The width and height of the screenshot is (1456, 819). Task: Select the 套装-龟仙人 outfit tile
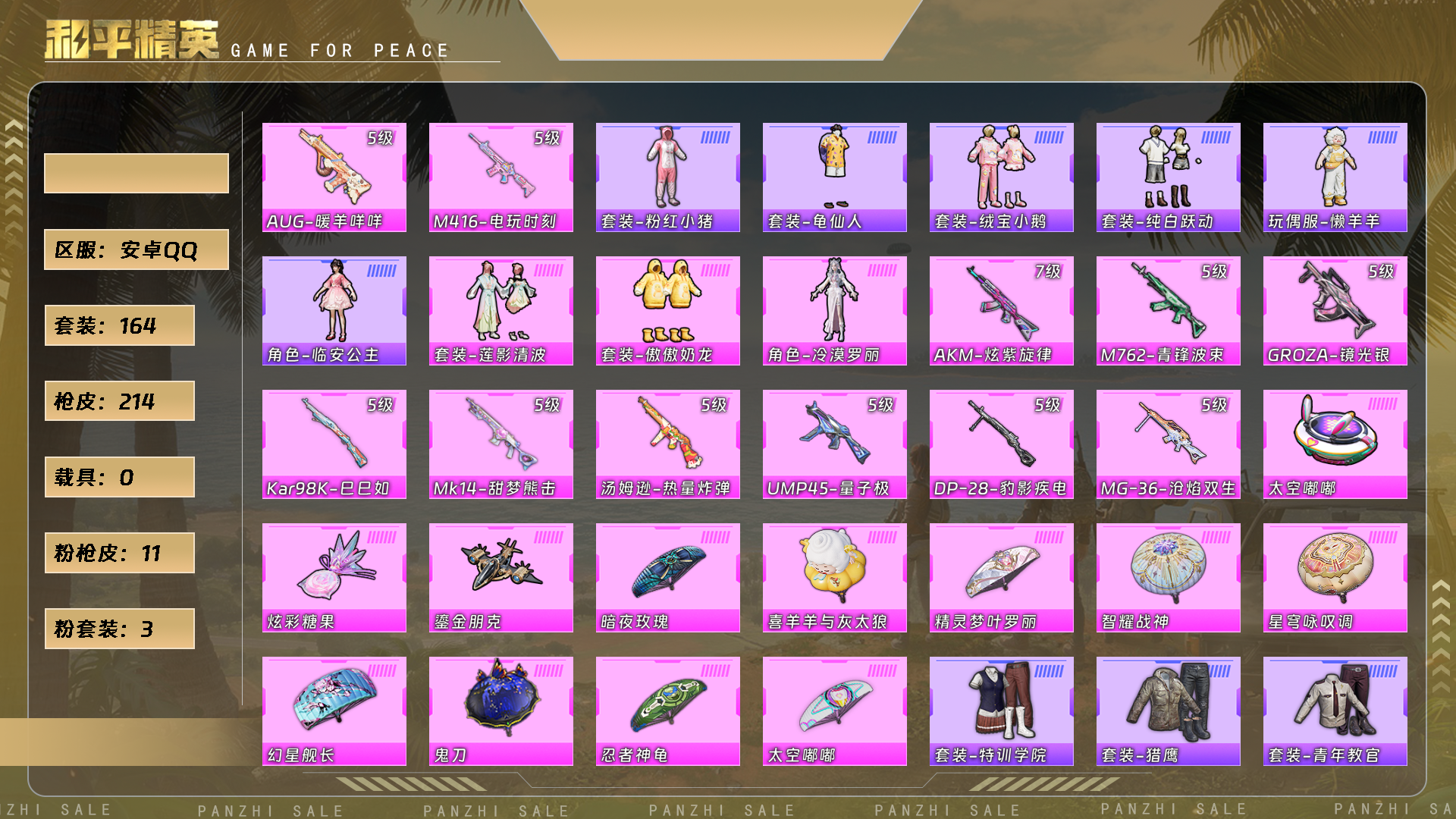point(834,177)
